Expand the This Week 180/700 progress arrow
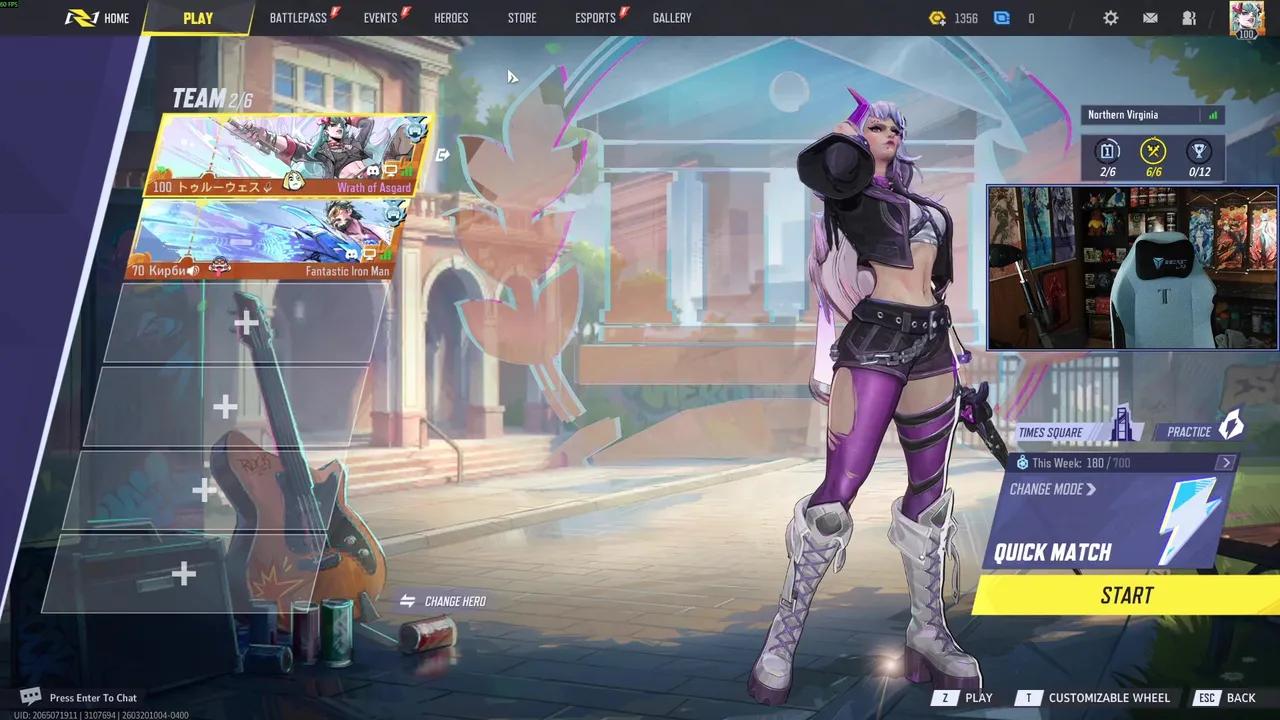 click(x=1226, y=462)
